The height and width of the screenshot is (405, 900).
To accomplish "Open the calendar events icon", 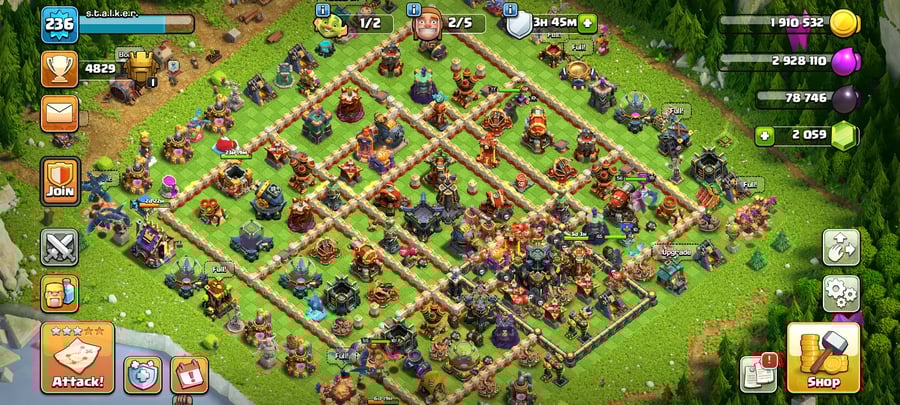I will click(x=189, y=374).
